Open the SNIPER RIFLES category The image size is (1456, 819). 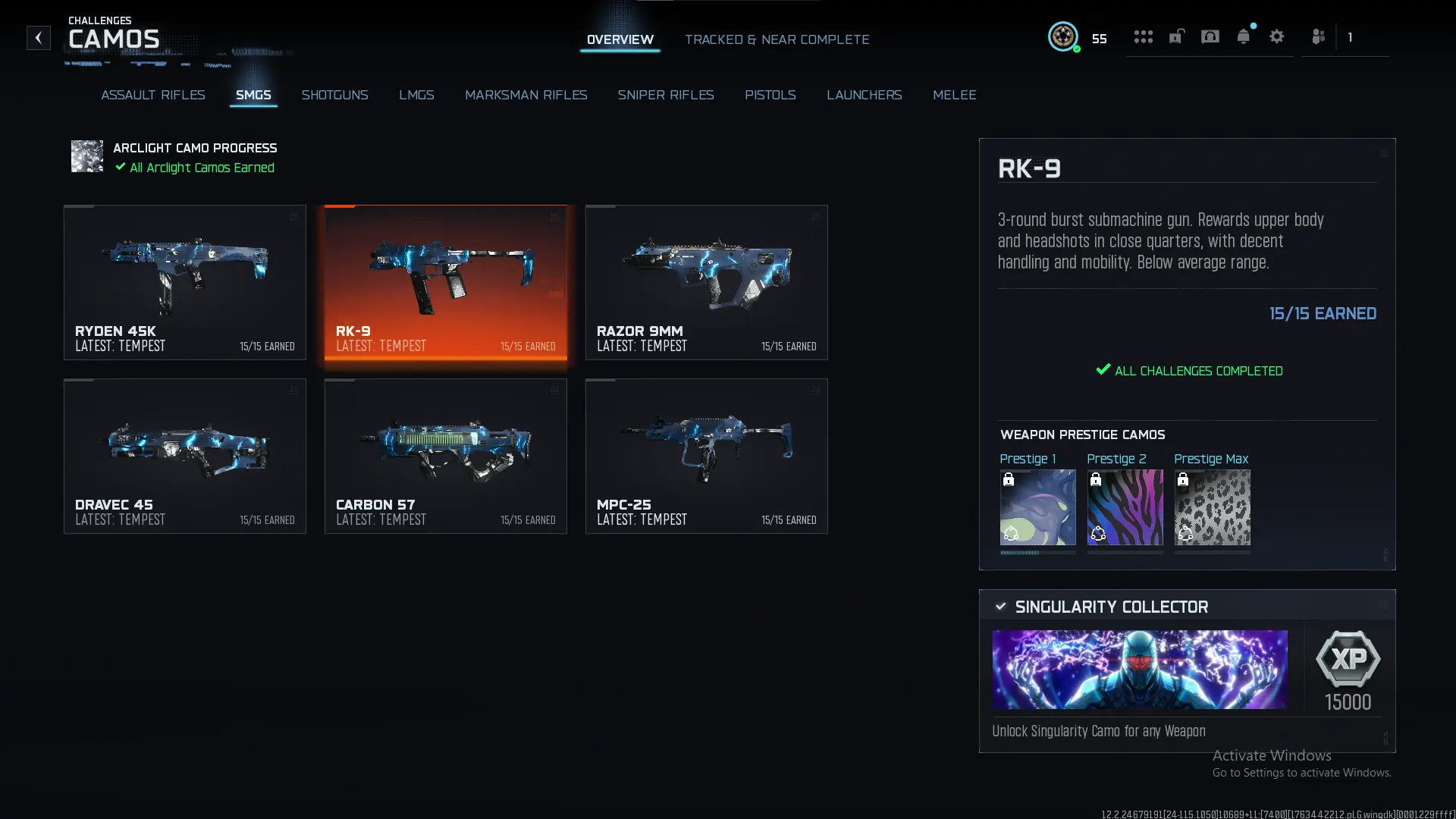click(666, 95)
